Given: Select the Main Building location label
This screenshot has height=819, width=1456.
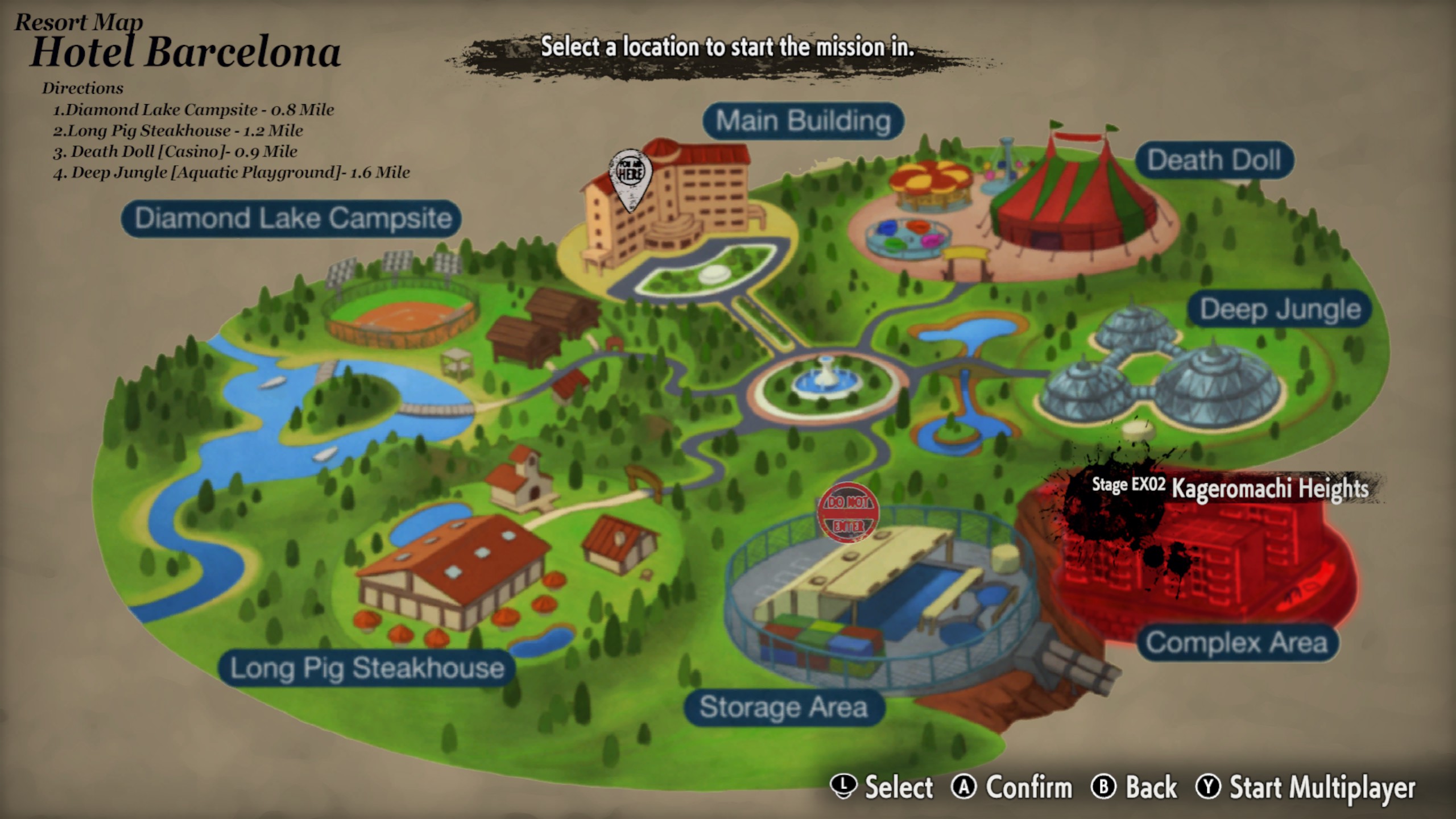Looking at the screenshot, I should pos(803,121).
